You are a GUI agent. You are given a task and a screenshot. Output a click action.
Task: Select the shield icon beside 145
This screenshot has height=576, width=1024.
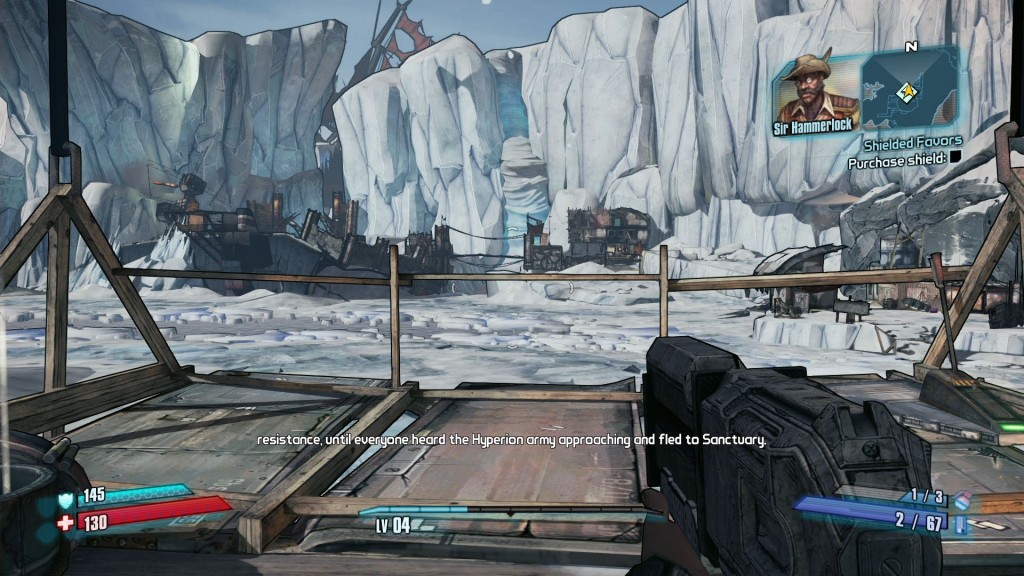[x=66, y=497]
